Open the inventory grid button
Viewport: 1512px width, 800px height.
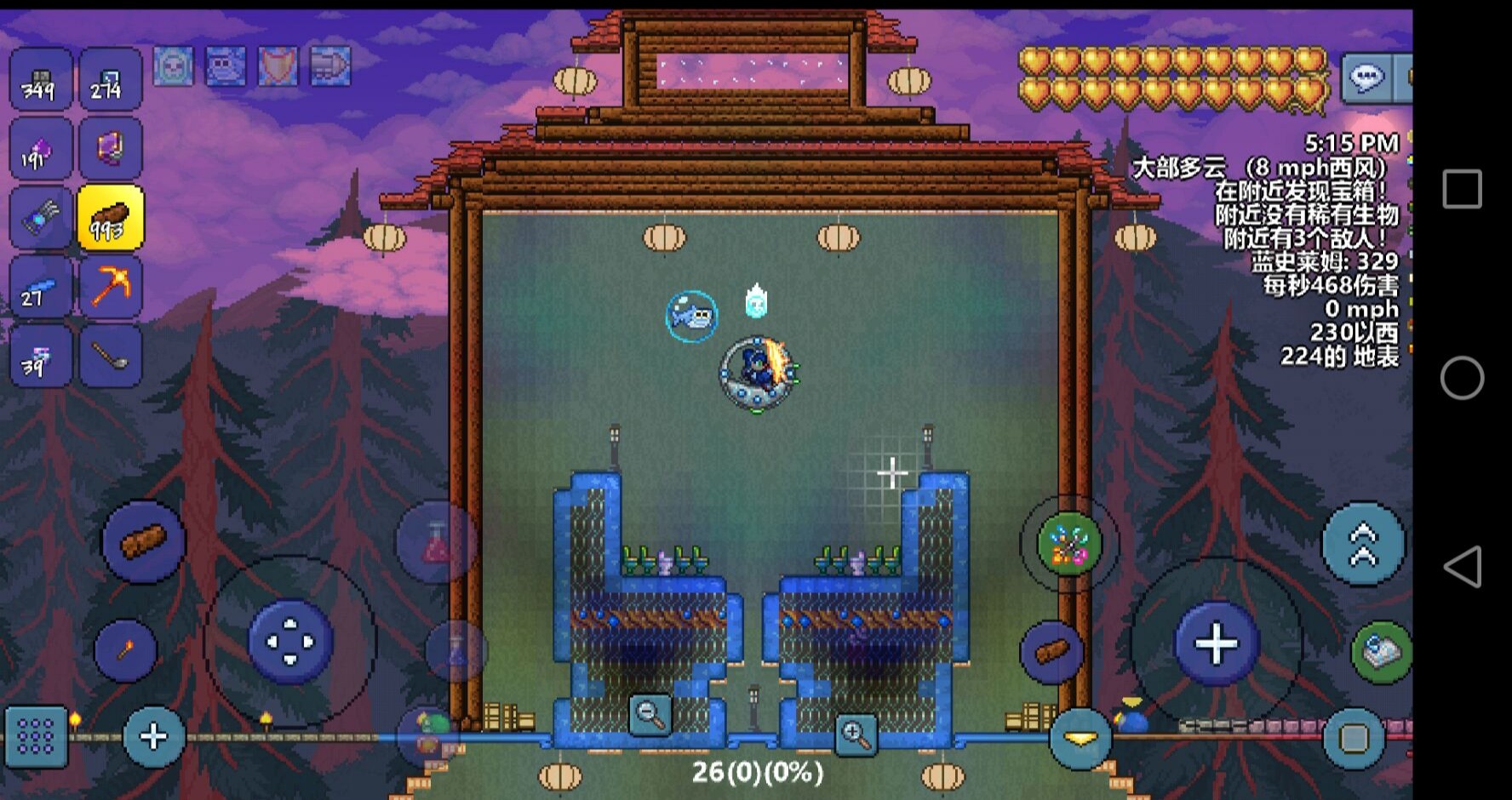click(36, 735)
